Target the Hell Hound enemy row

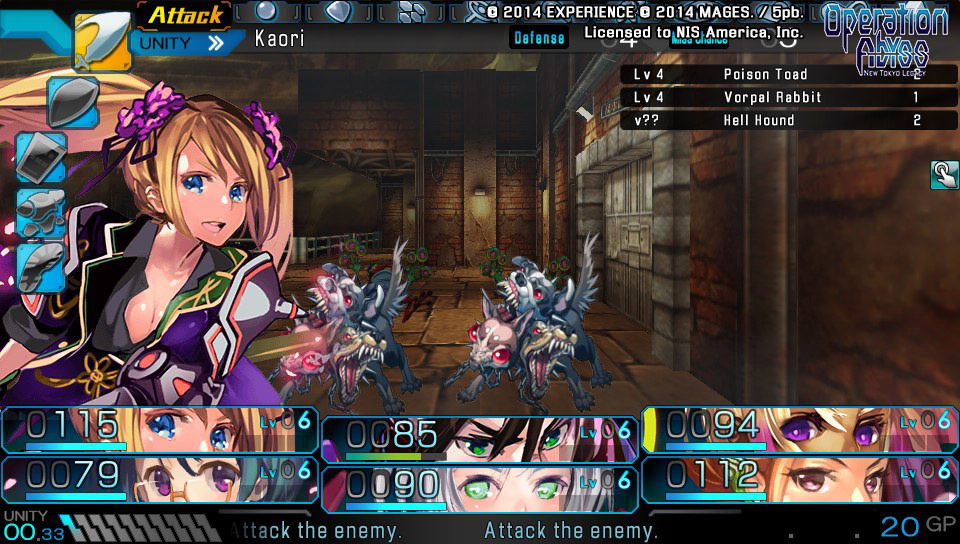pyautogui.click(x=789, y=120)
